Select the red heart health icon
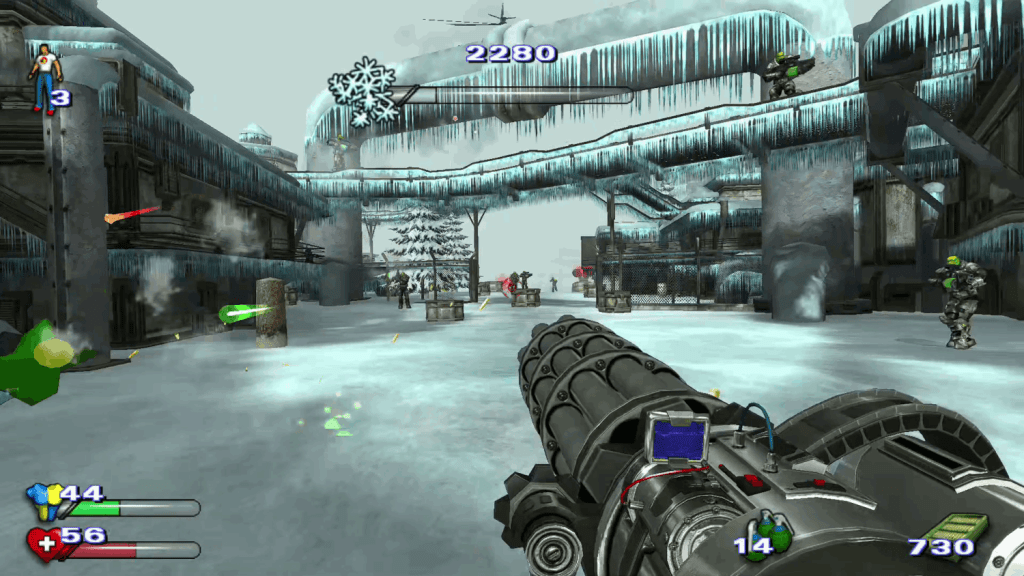1024x576 pixels. [44, 543]
